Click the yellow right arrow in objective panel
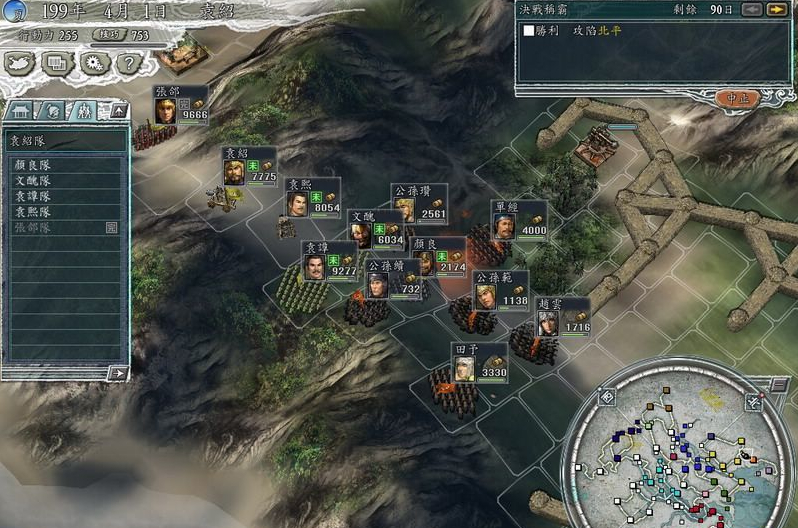The height and width of the screenshot is (528, 798). click(x=777, y=9)
